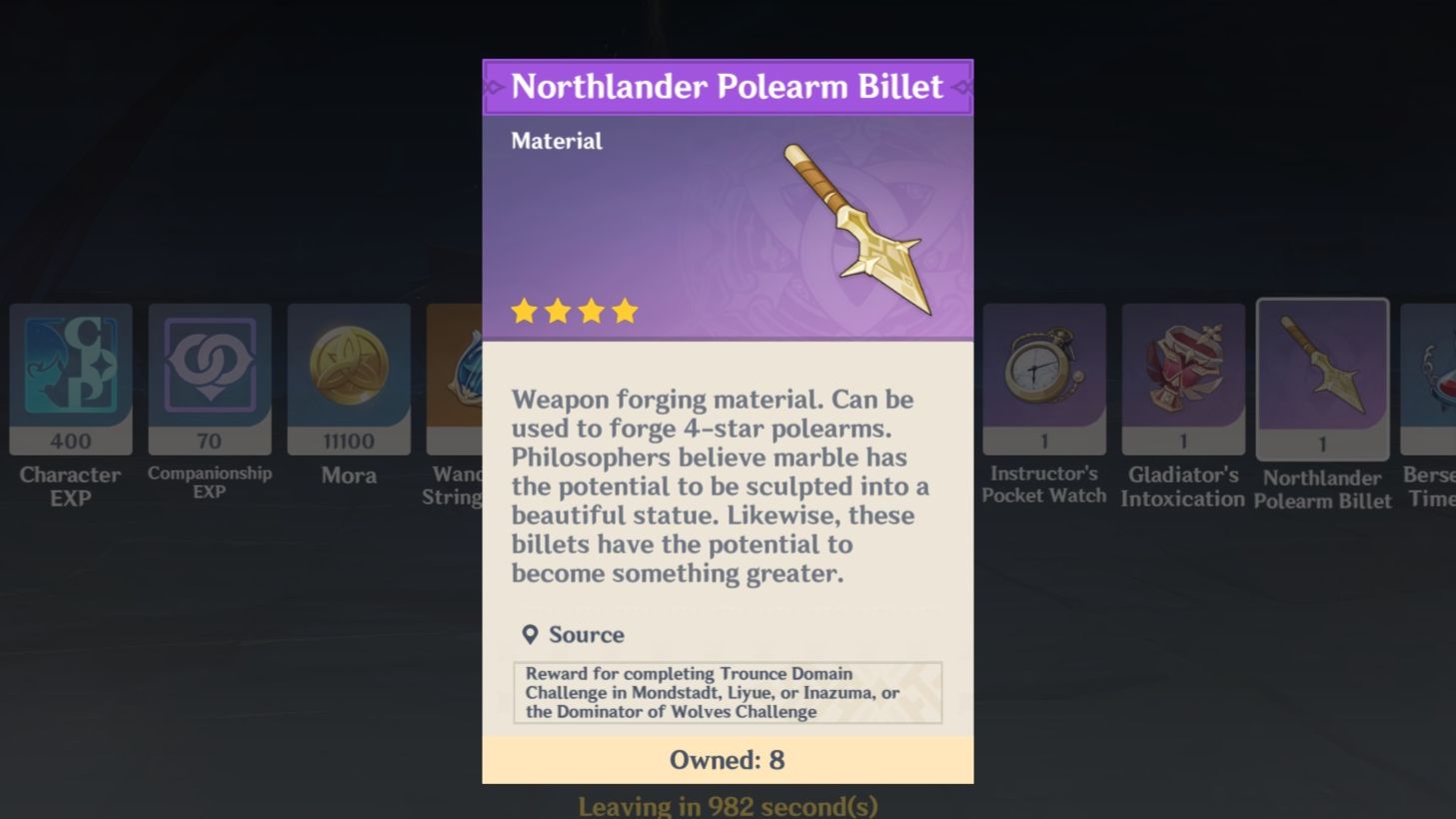Click the Trounce Domain source description box
Image resolution: width=1456 pixels, height=819 pixels.
pyautogui.click(x=727, y=693)
